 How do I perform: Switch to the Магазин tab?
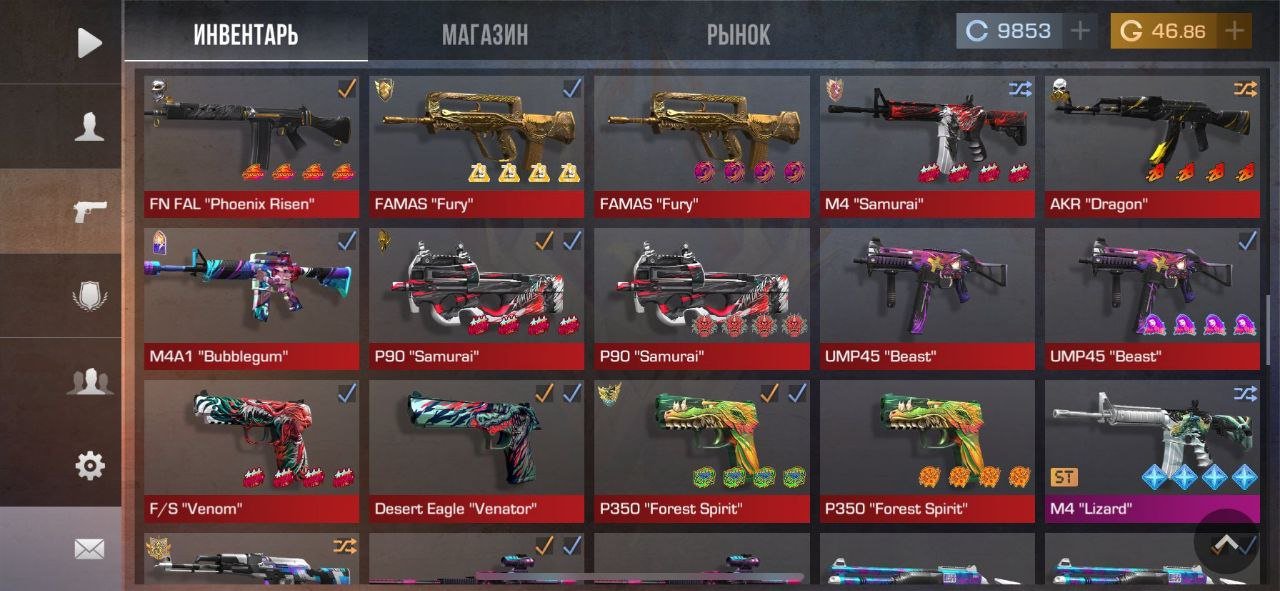[485, 35]
